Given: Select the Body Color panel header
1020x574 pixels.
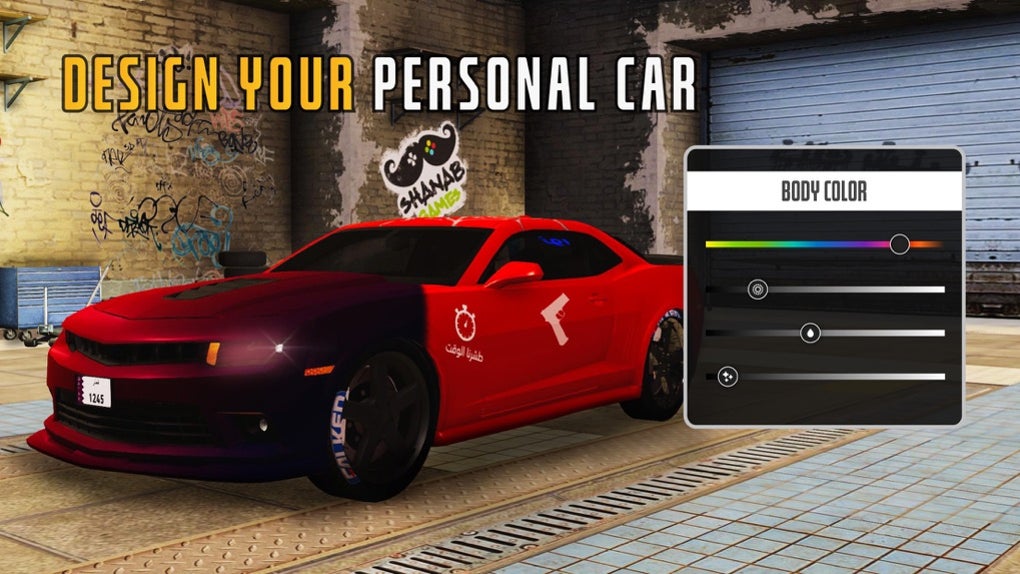Looking at the screenshot, I should tap(824, 192).
